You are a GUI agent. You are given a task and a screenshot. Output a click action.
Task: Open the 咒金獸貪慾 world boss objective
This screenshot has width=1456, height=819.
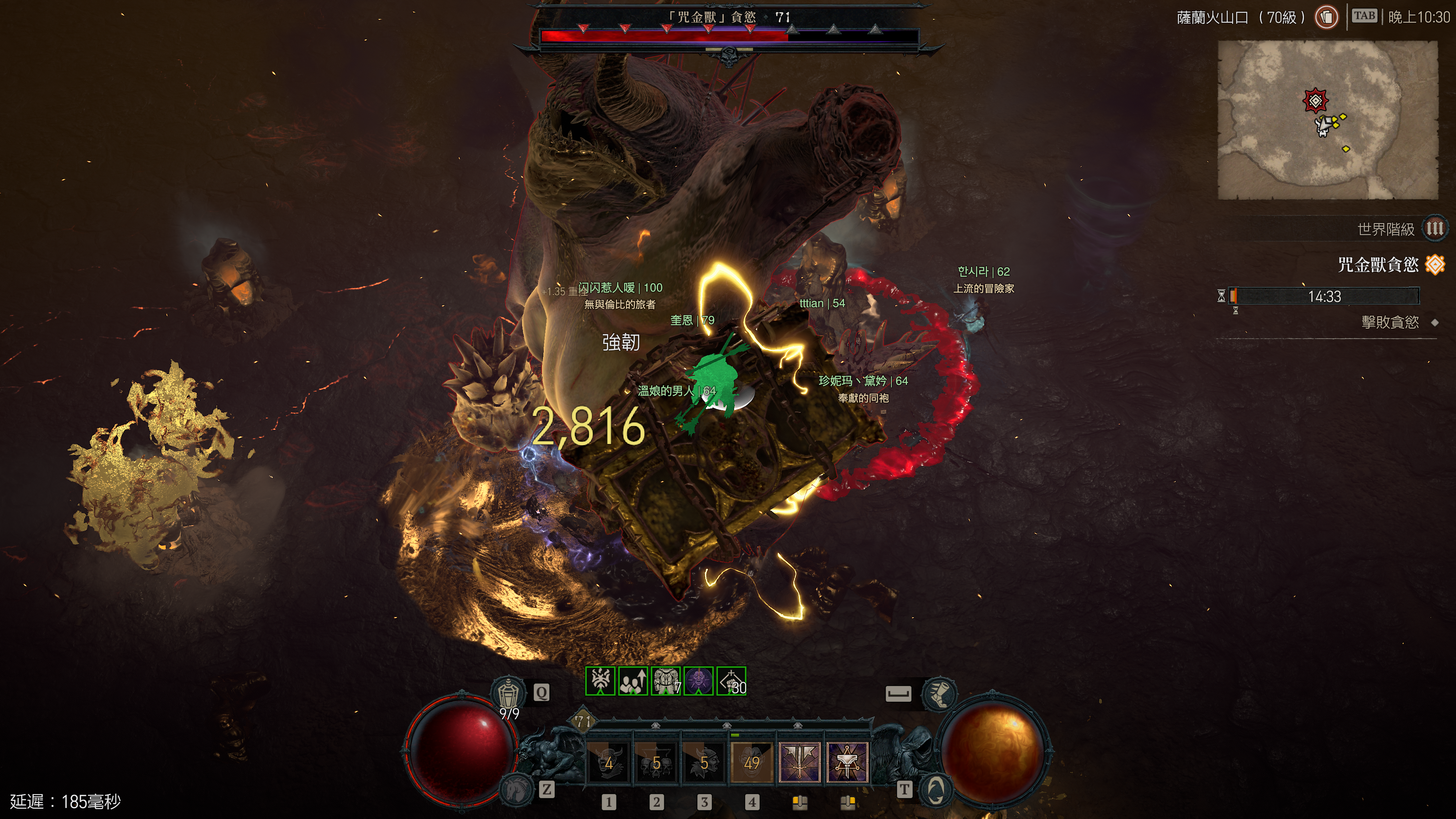click(1378, 265)
